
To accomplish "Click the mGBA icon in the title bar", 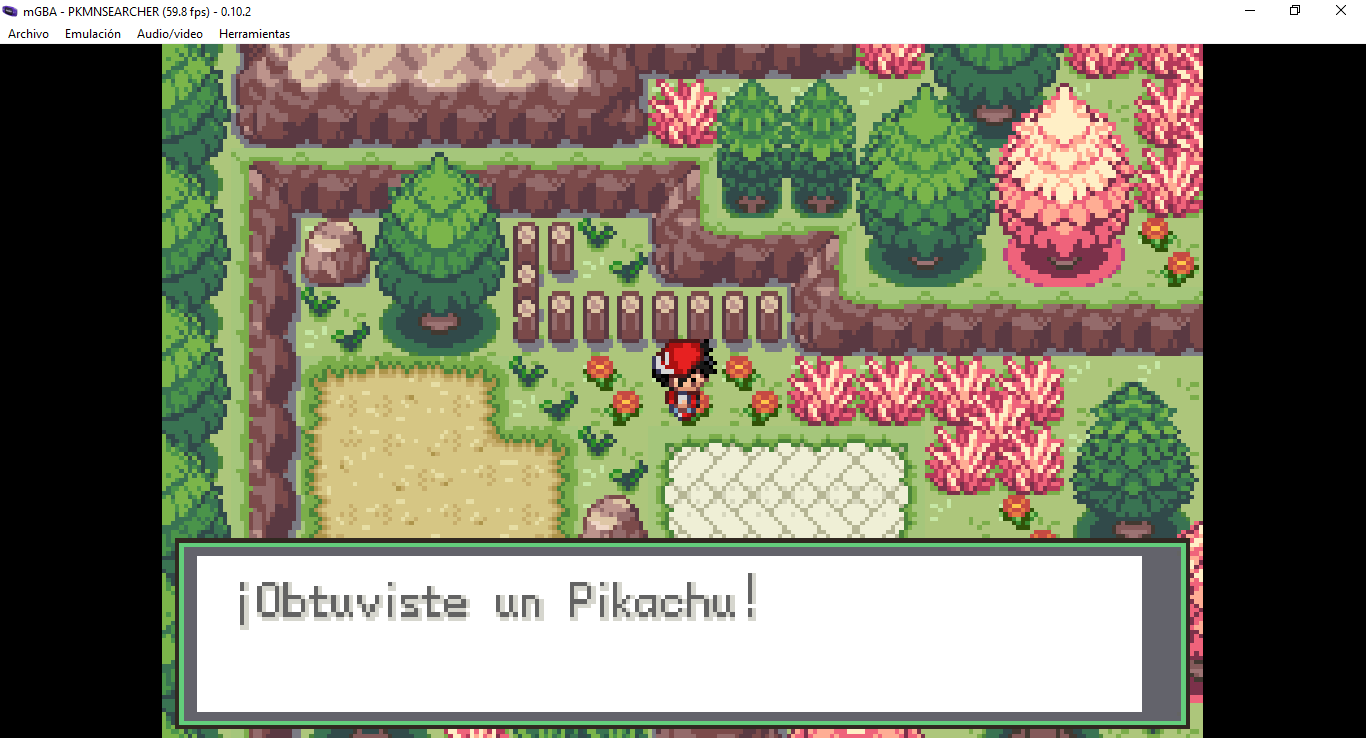I will pos(12,10).
